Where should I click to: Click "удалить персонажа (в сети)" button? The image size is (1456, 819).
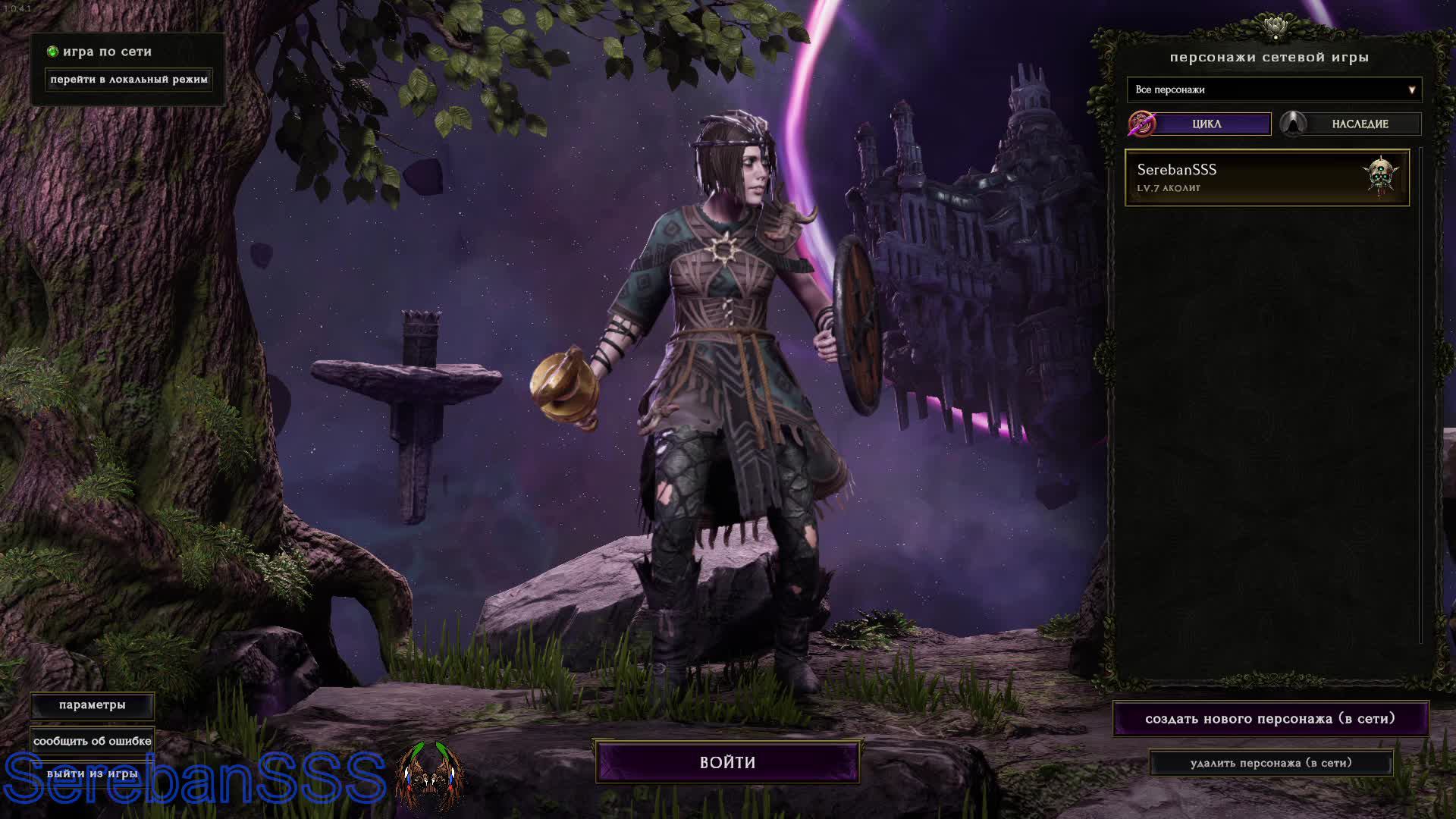pos(1271,763)
